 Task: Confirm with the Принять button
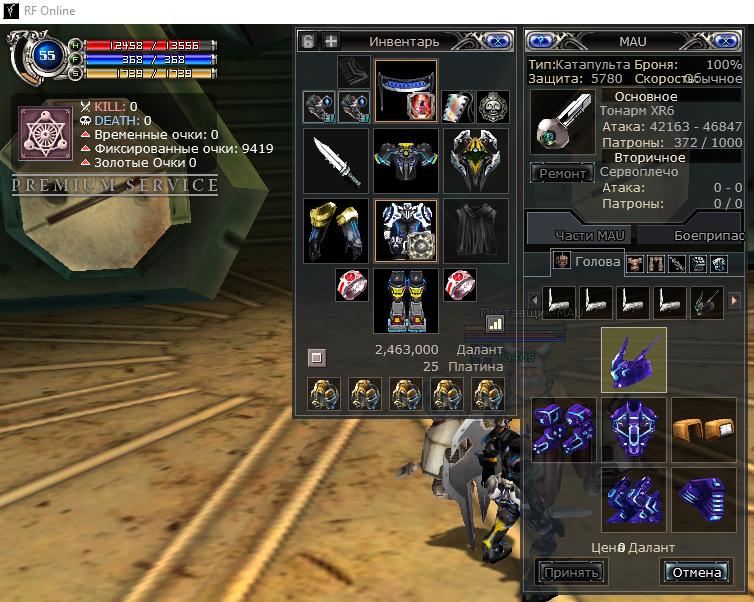point(570,573)
